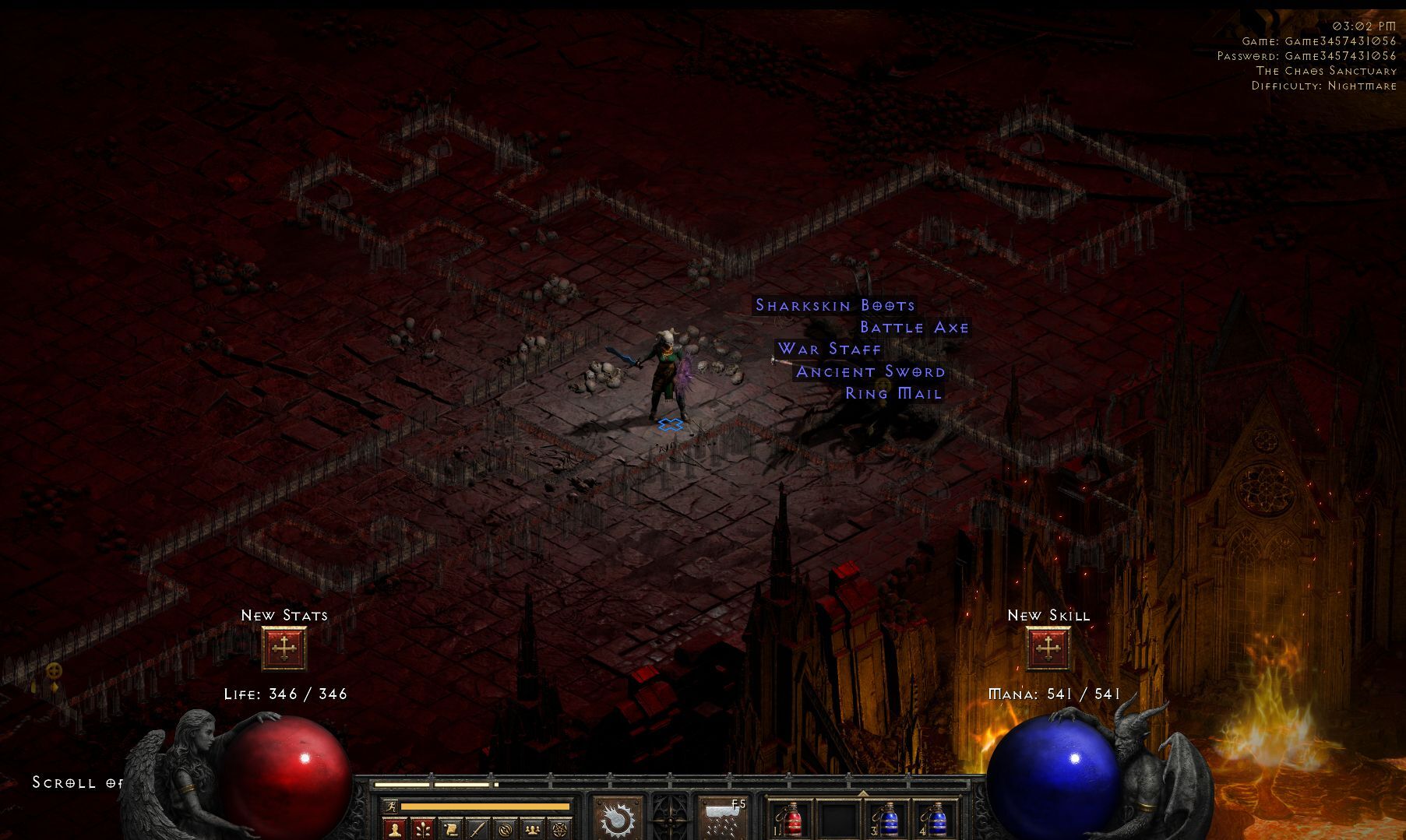Select the left-click fire skill icon
Viewport: 1406px width, 840px height.
pos(617,818)
